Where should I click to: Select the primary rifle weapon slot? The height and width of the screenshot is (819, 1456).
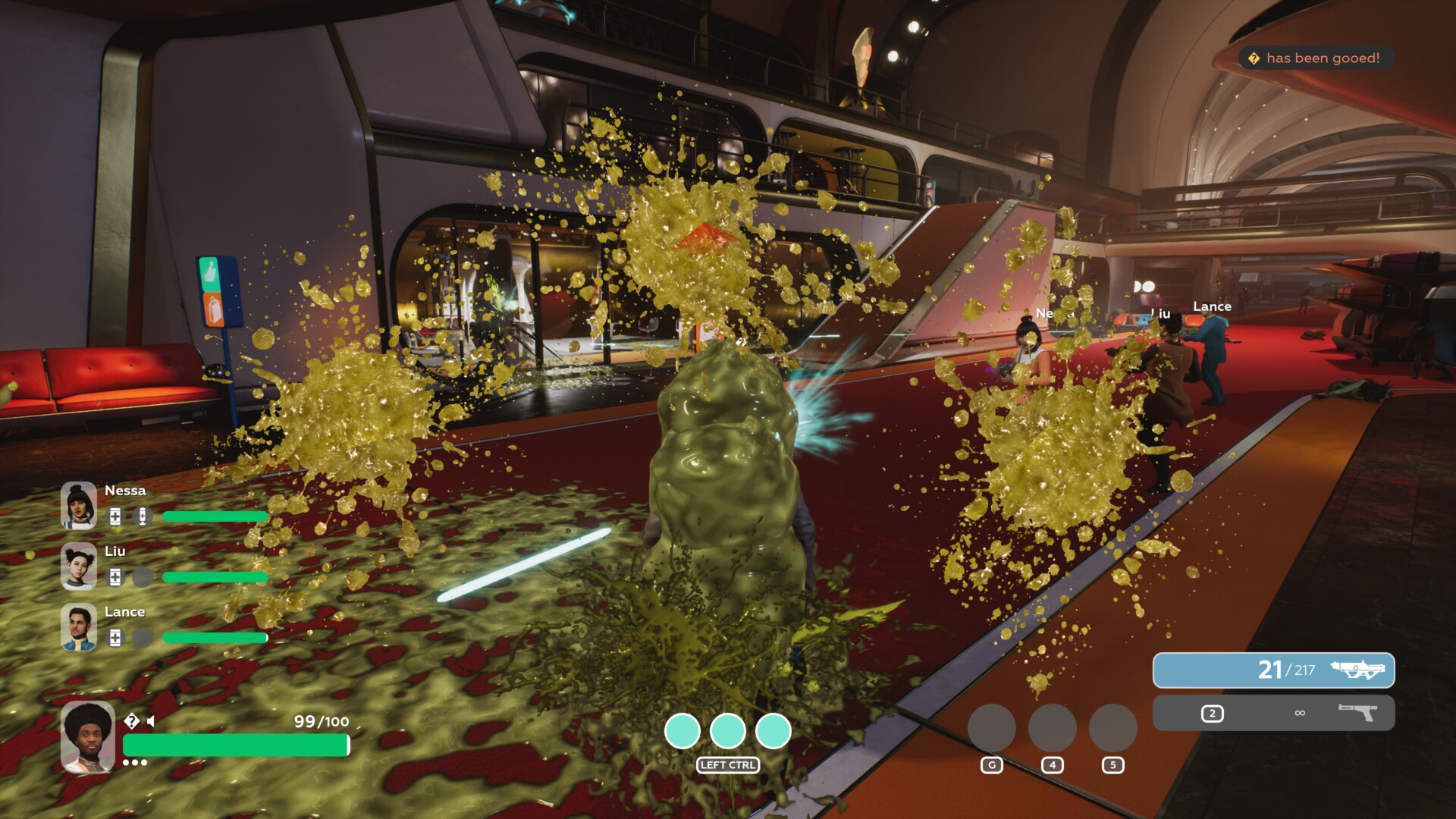[1273, 670]
